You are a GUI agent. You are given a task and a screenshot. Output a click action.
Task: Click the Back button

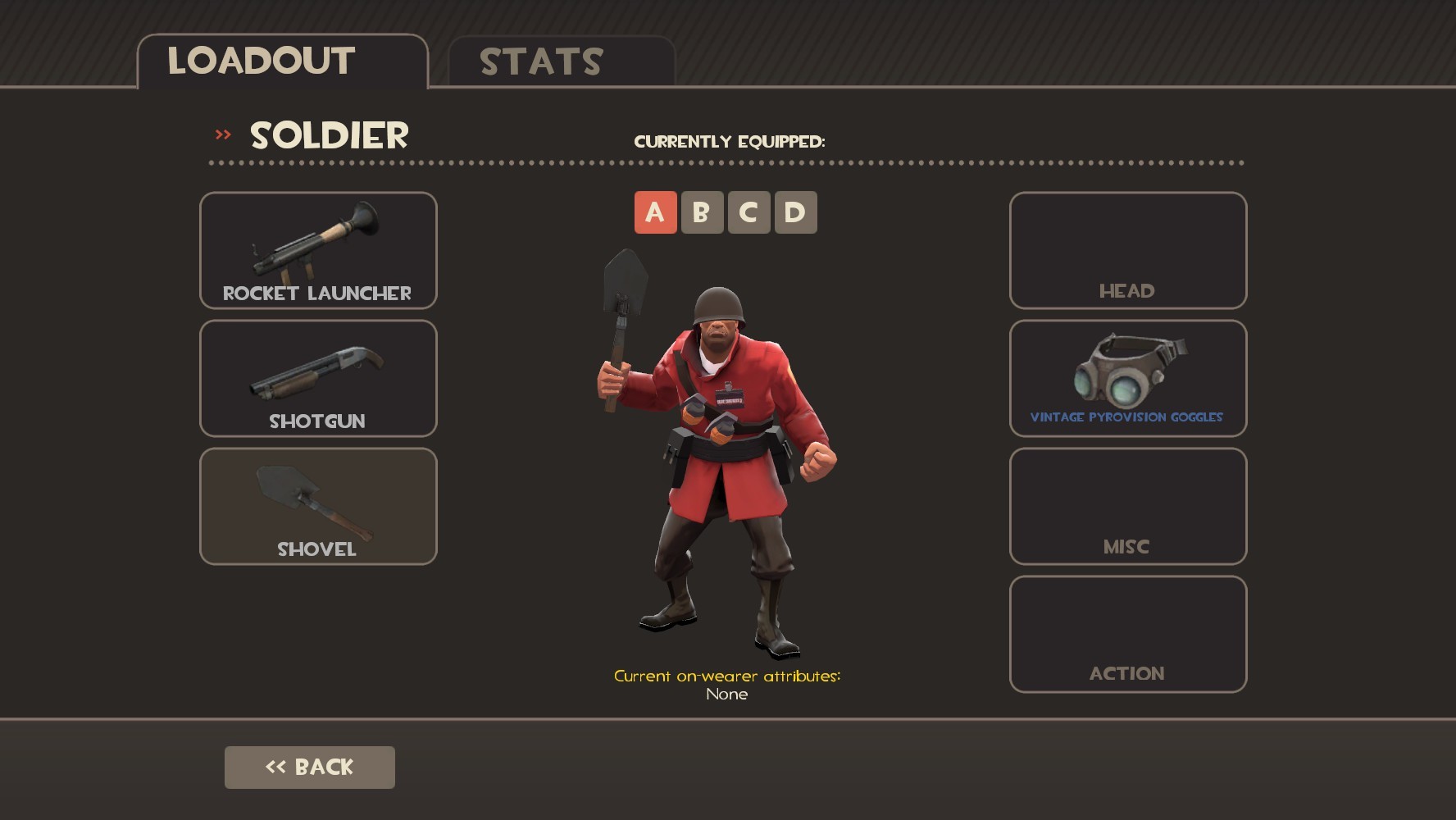pos(309,767)
